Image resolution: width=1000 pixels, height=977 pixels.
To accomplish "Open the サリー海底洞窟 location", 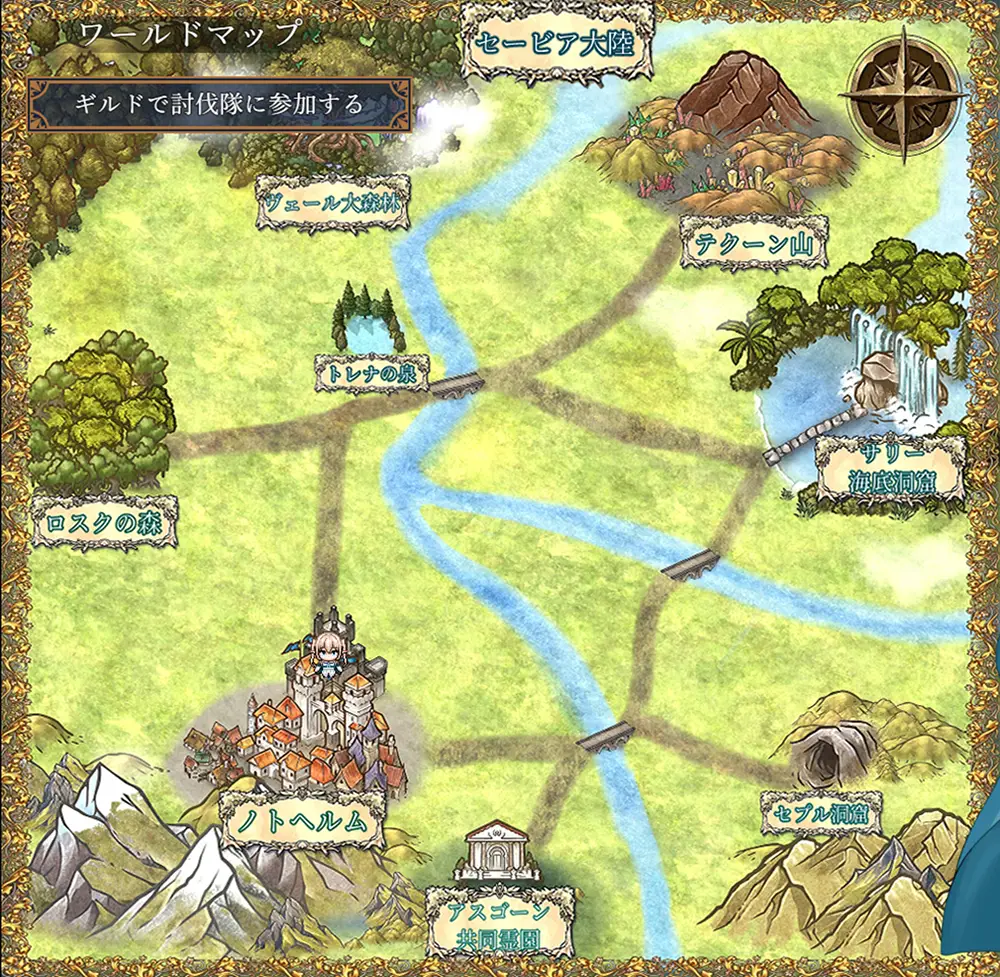I will [x=890, y=470].
